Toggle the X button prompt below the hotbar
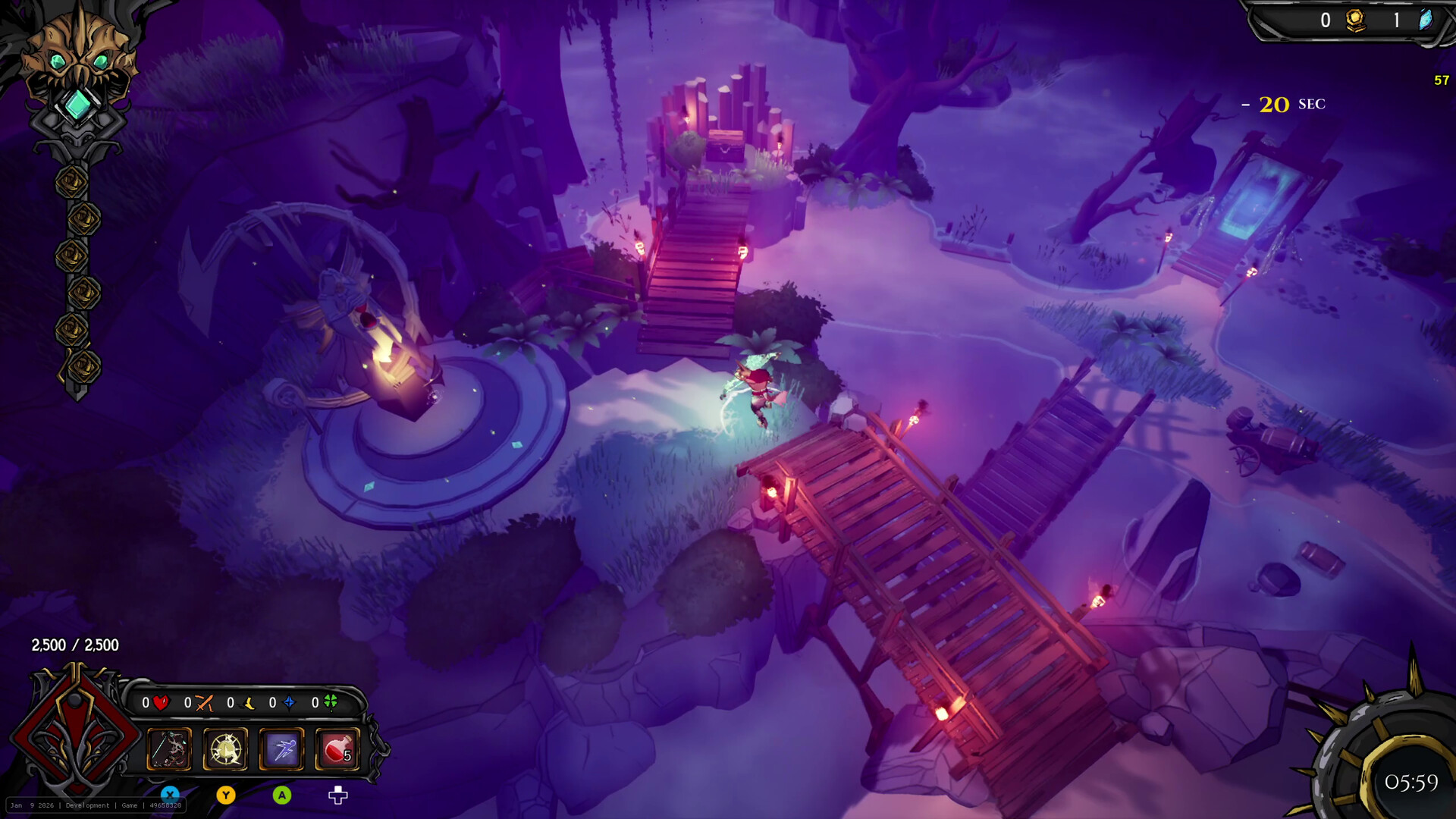 coord(171,793)
